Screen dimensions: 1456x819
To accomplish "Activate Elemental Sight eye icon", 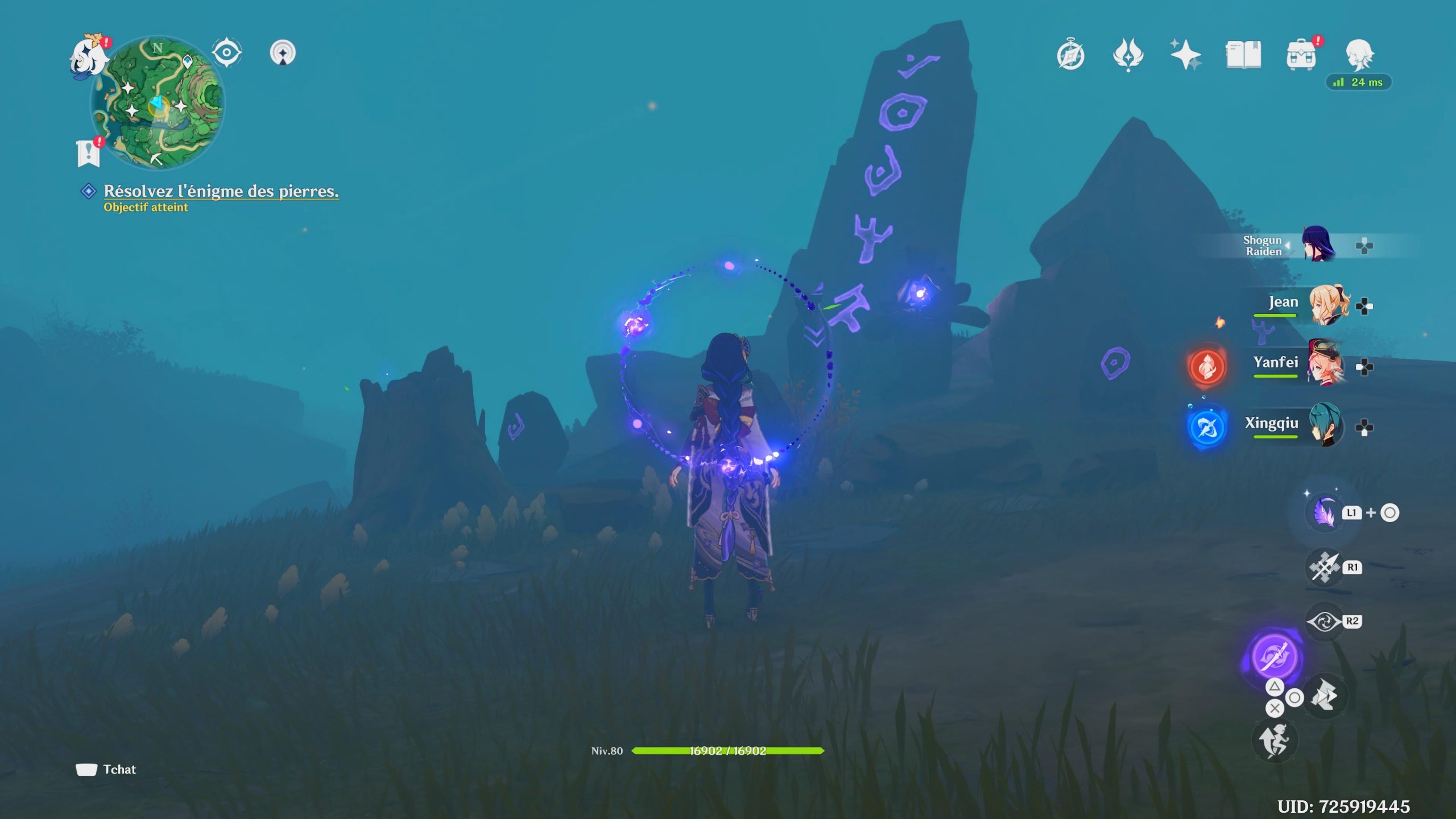I will (1324, 621).
